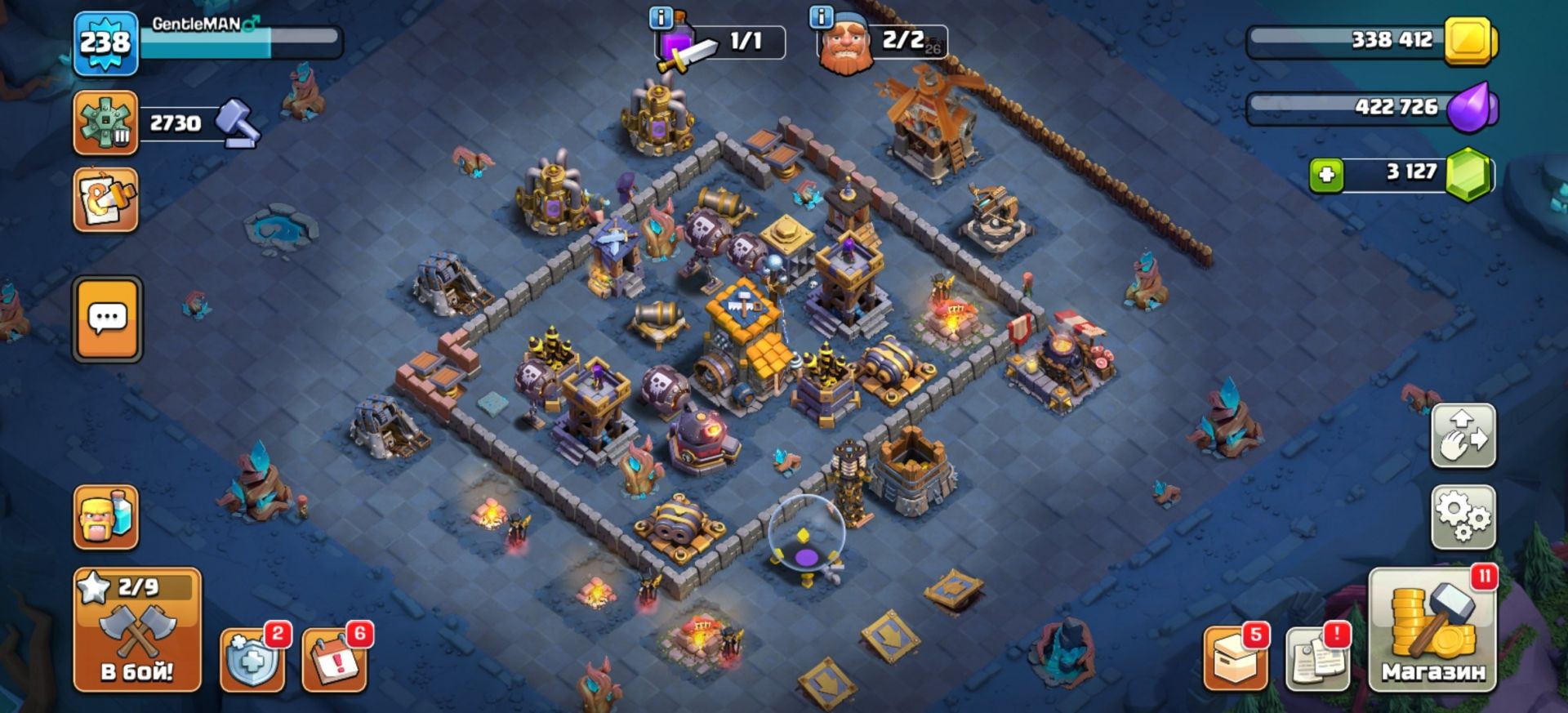This screenshot has height=713, width=1568.
Task: Open the chat speech bubble
Action: pyautogui.click(x=107, y=319)
